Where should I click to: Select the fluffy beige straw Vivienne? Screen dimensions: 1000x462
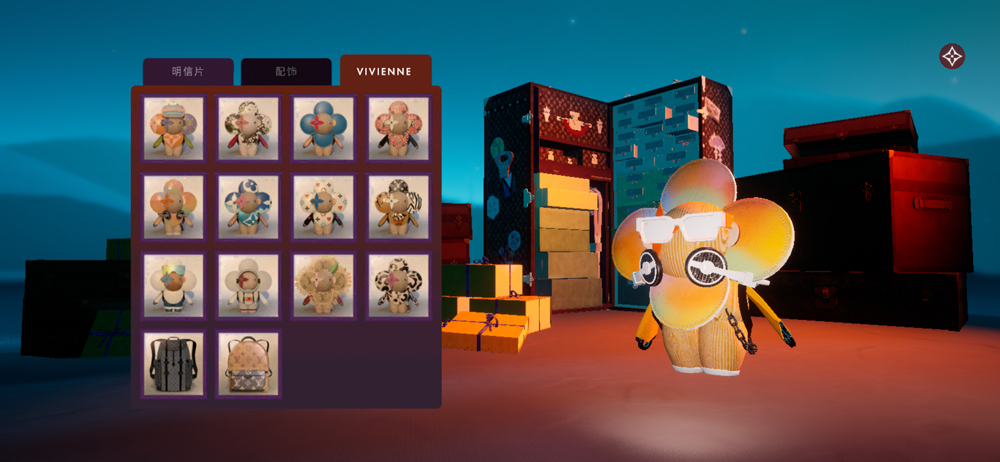pyautogui.click(x=324, y=285)
